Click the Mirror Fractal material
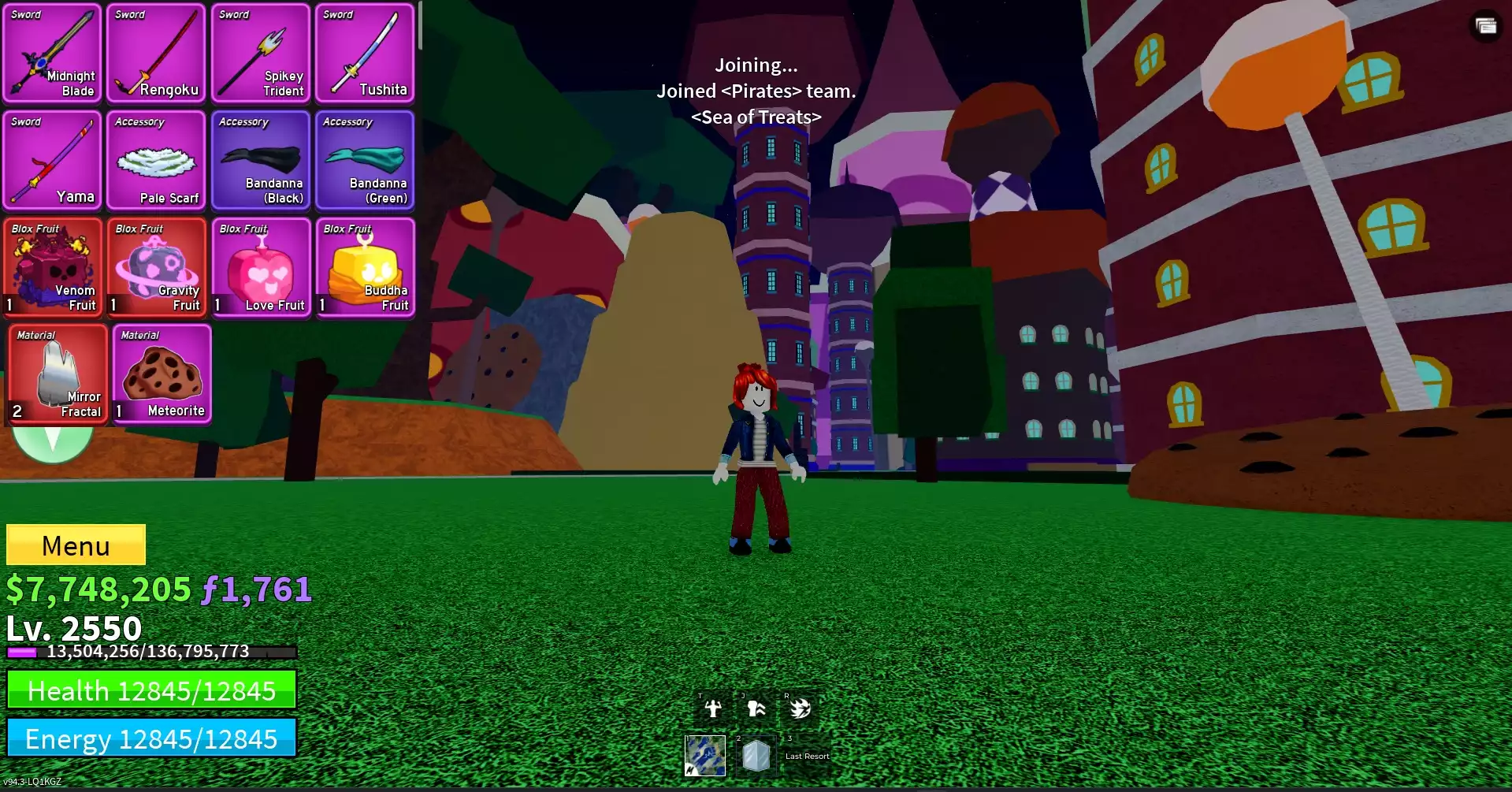Image resolution: width=1512 pixels, height=792 pixels. pos(58,374)
